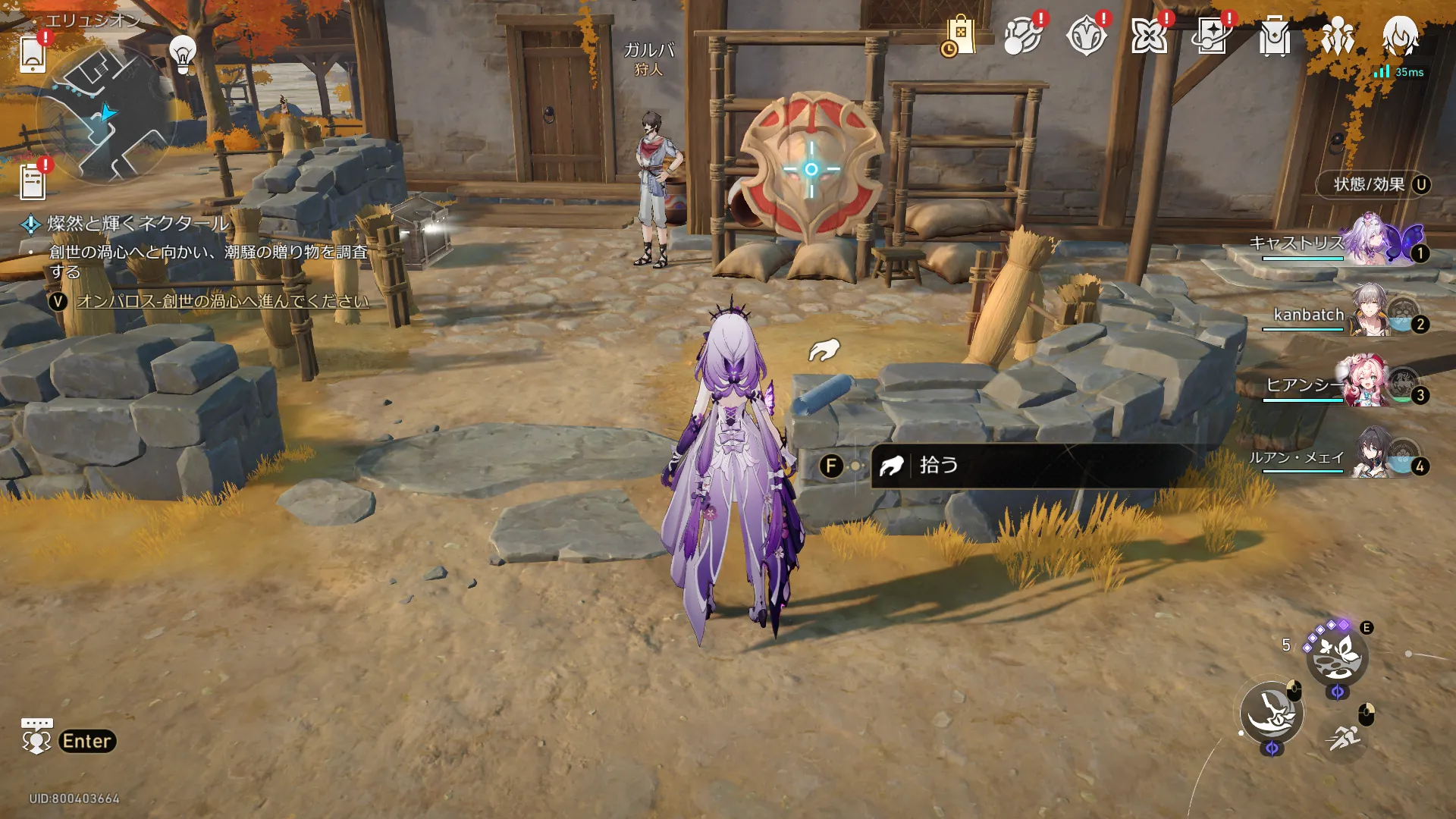Open the travel log planet icon

[1022, 36]
